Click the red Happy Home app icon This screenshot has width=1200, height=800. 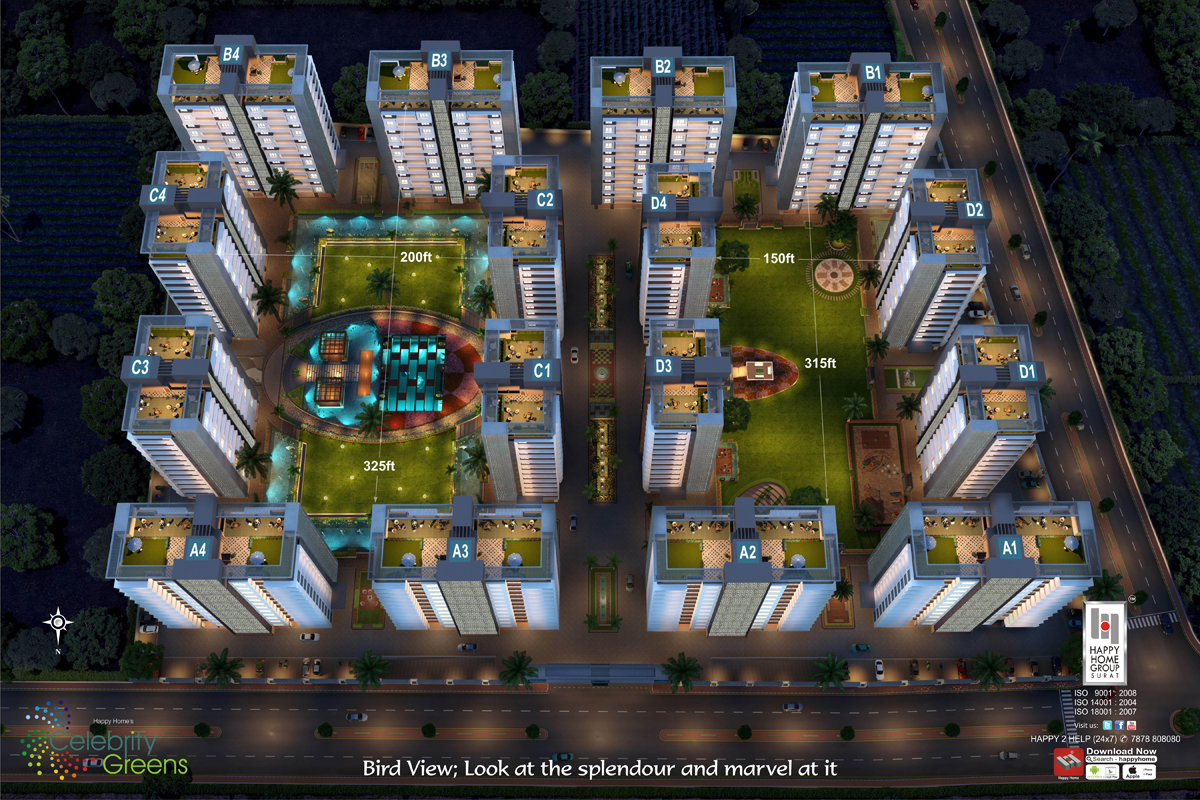click(1069, 762)
